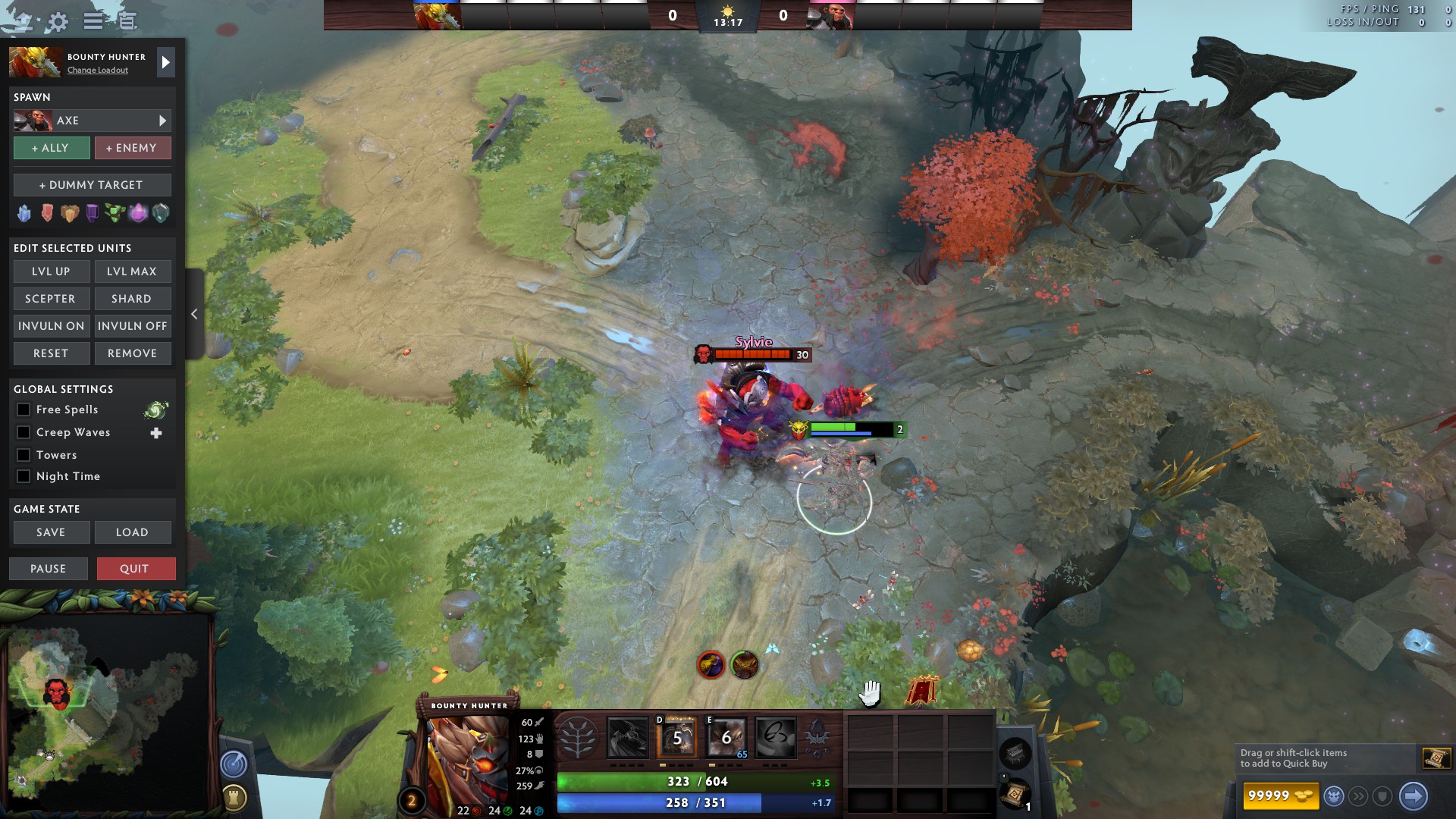Click the courier icon beside the gold counter
This screenshot has height=819, width=1456.
[x=1335, y=795]
